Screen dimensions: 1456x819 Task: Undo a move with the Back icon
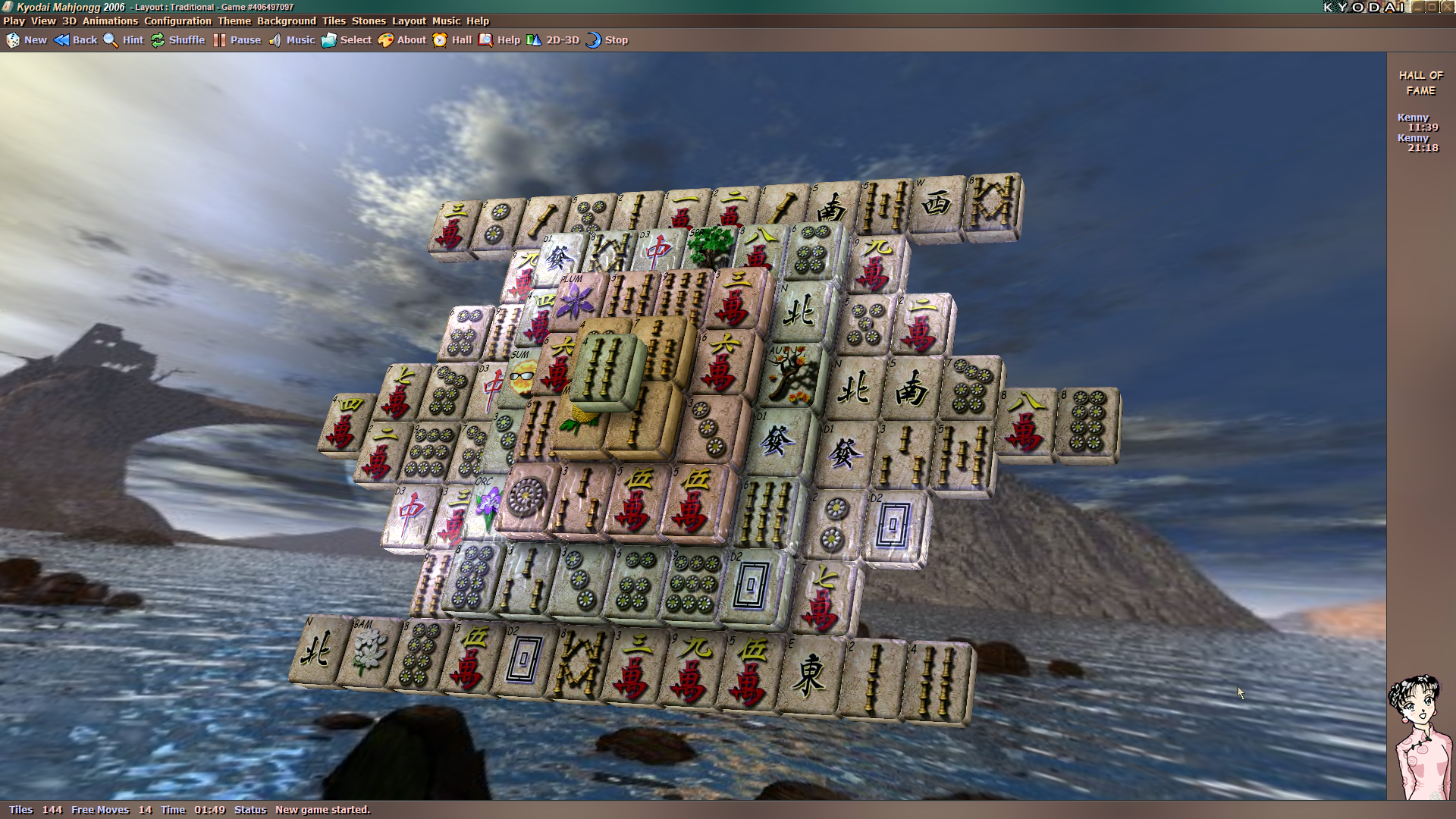point(76,40)
